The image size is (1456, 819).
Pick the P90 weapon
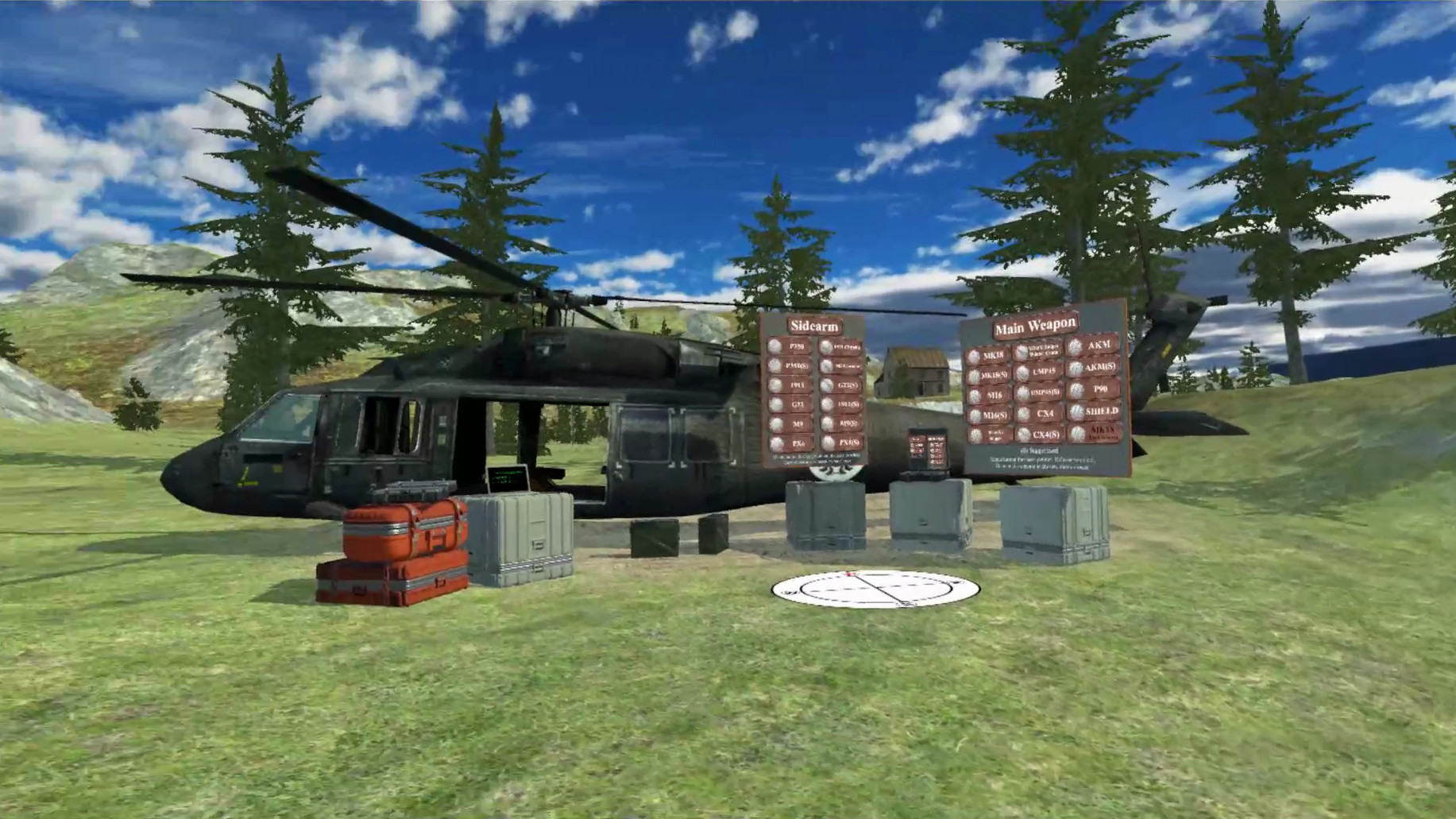(1098, 389)
